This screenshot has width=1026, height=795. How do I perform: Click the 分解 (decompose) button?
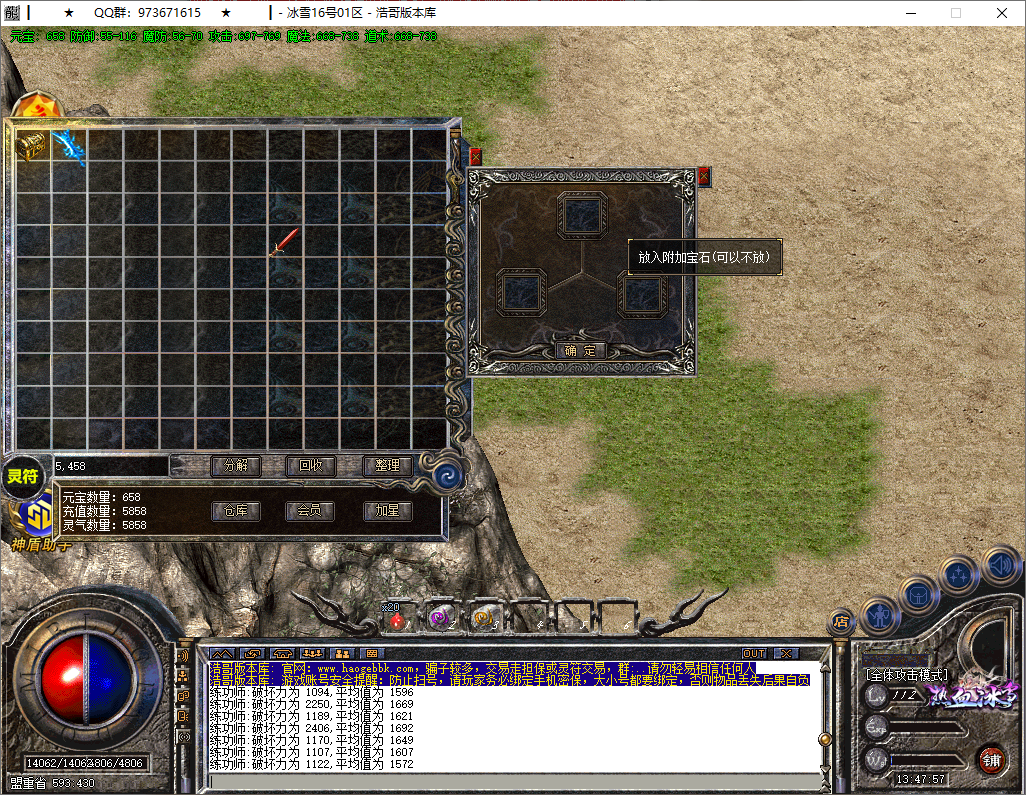(235, 465)
